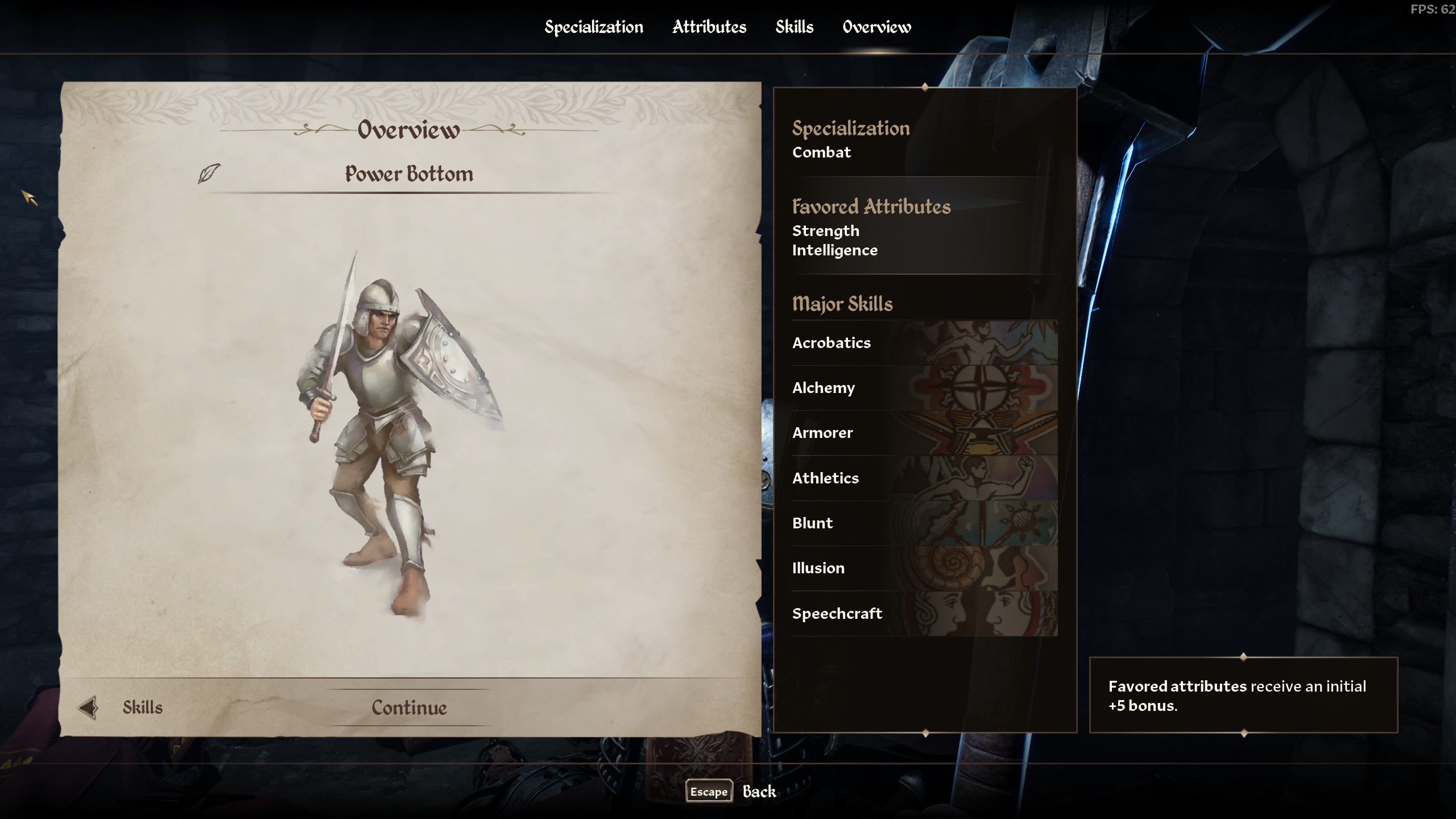Choose the Illusion major skill row
The width and height of the screenshot is (1456, 819).
924,568
